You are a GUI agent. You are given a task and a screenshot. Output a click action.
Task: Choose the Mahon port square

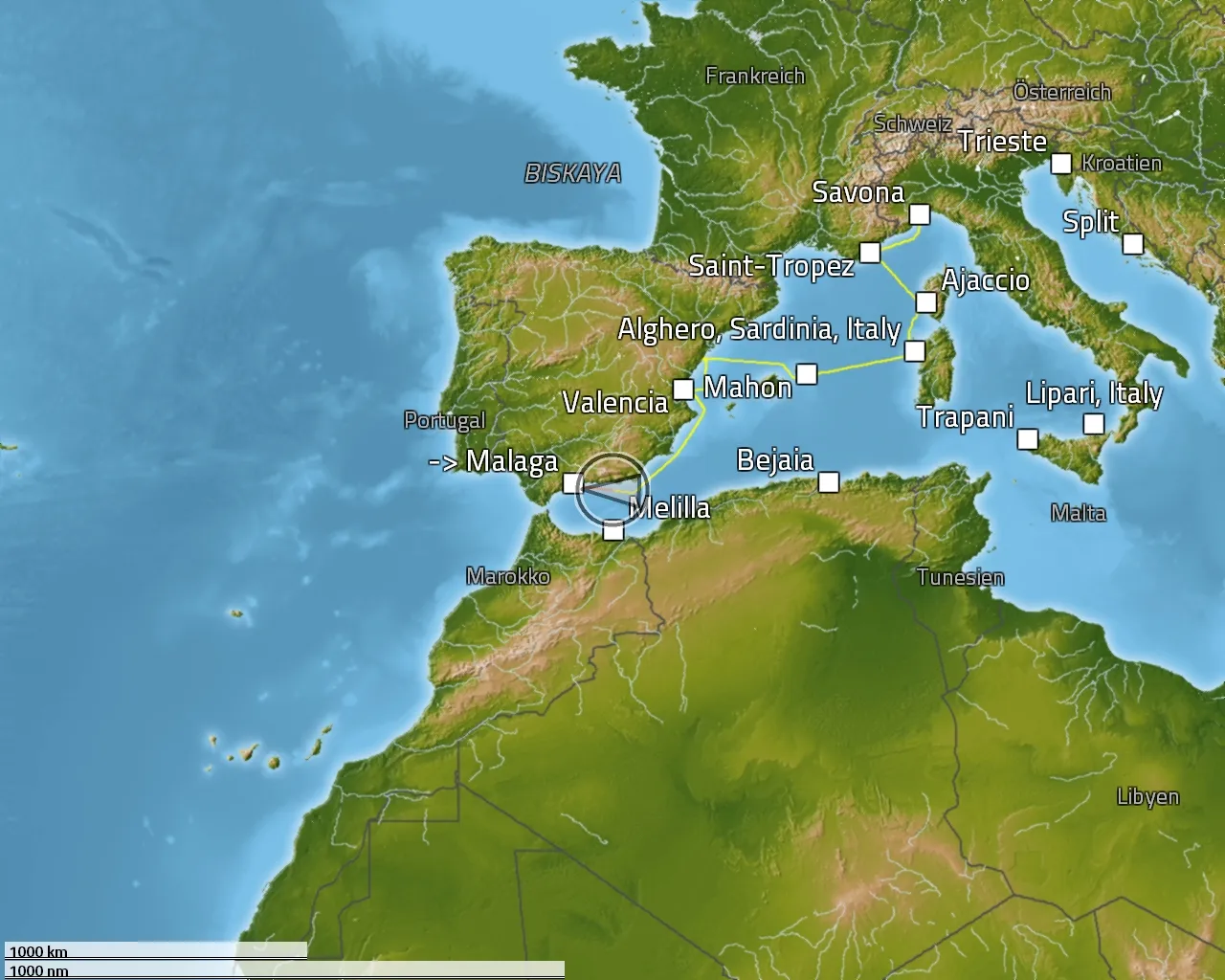(807, 373)
